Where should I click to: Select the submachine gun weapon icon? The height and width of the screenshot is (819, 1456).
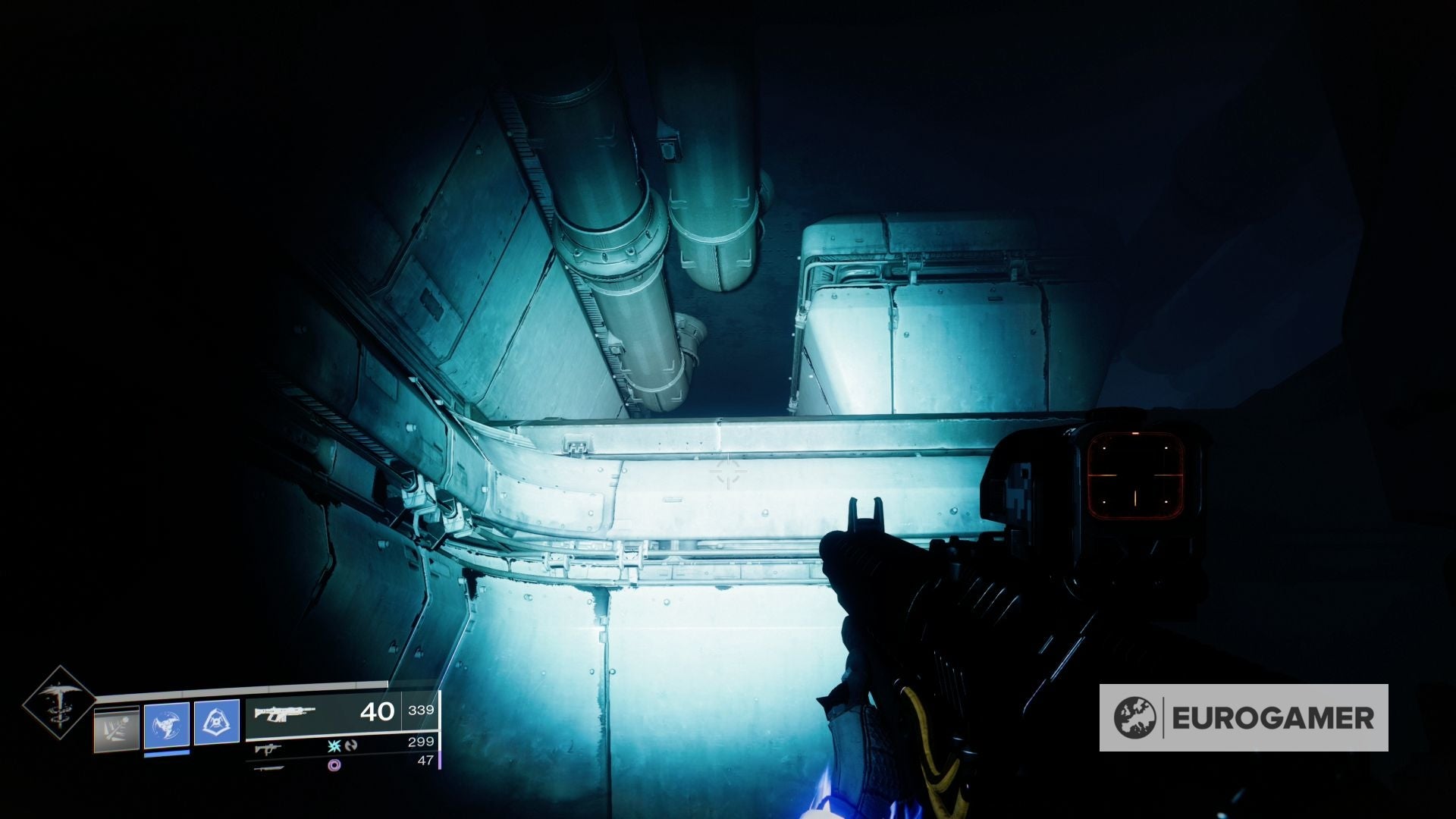[x=269, y=749]
